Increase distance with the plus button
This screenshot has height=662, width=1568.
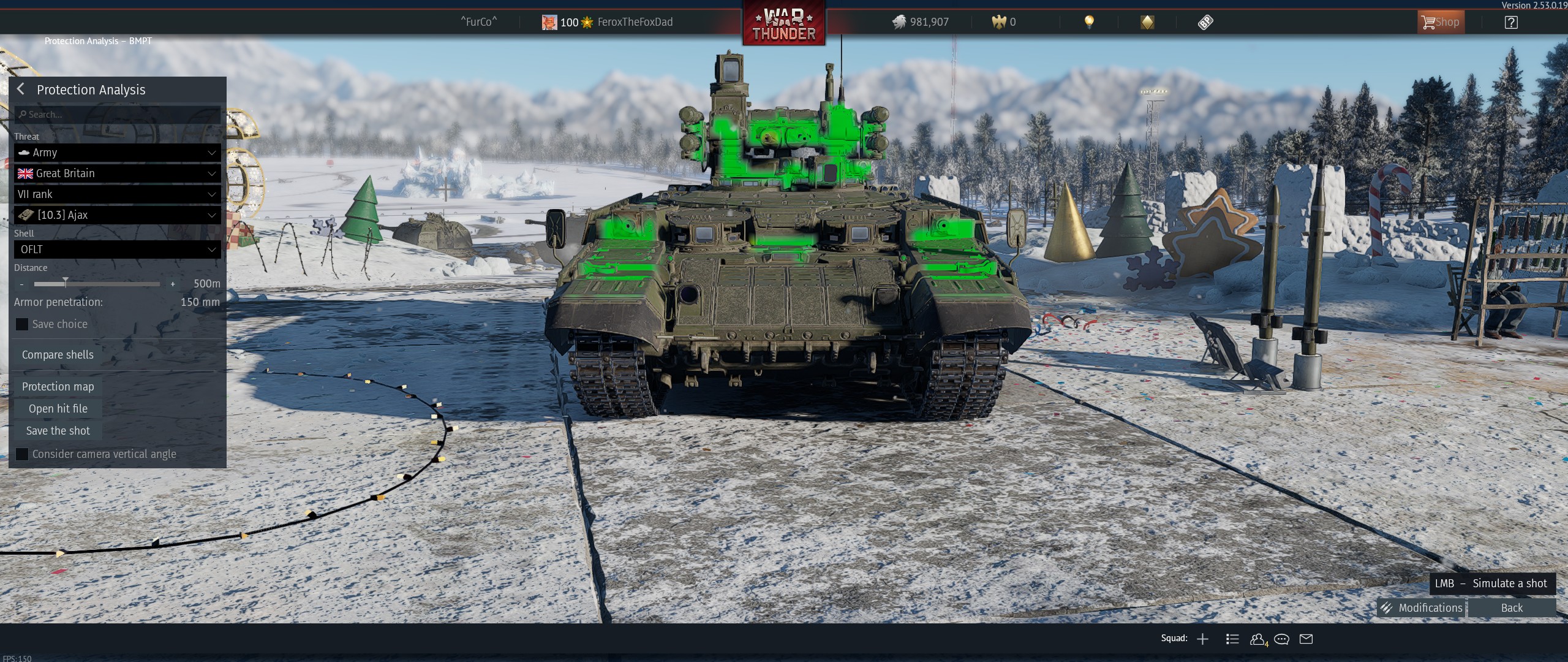tap(173, 284)
